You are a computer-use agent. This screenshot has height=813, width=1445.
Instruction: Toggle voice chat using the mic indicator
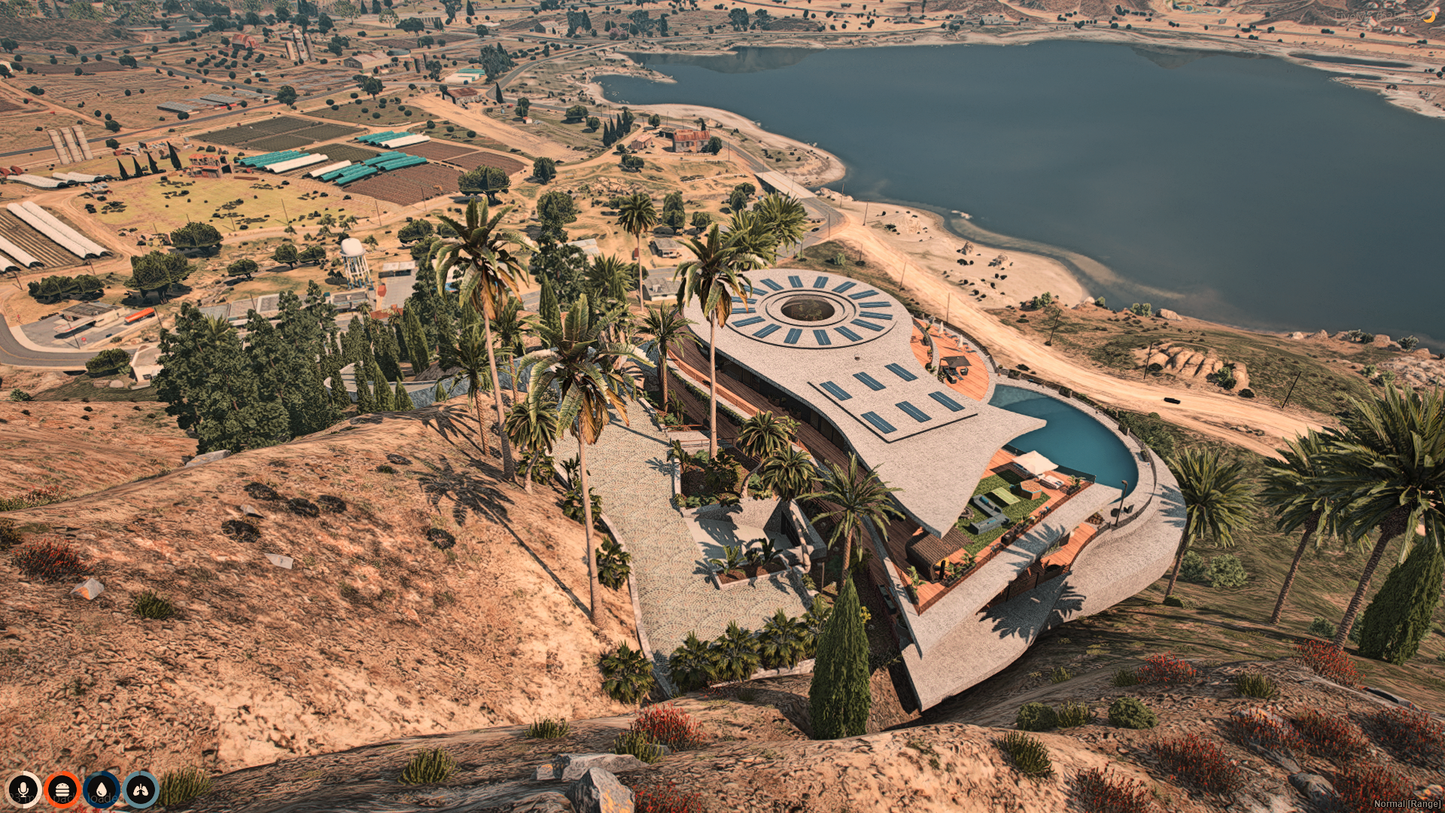click(x=23, y=788)
